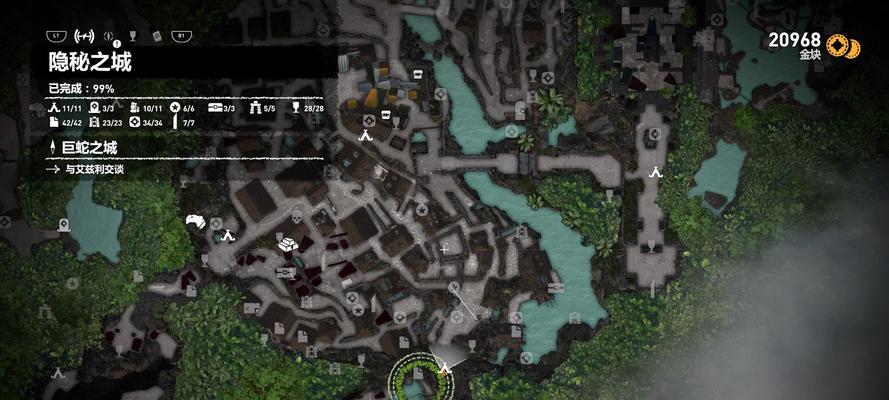Switch to the trophy cup tab

(134, 37)
